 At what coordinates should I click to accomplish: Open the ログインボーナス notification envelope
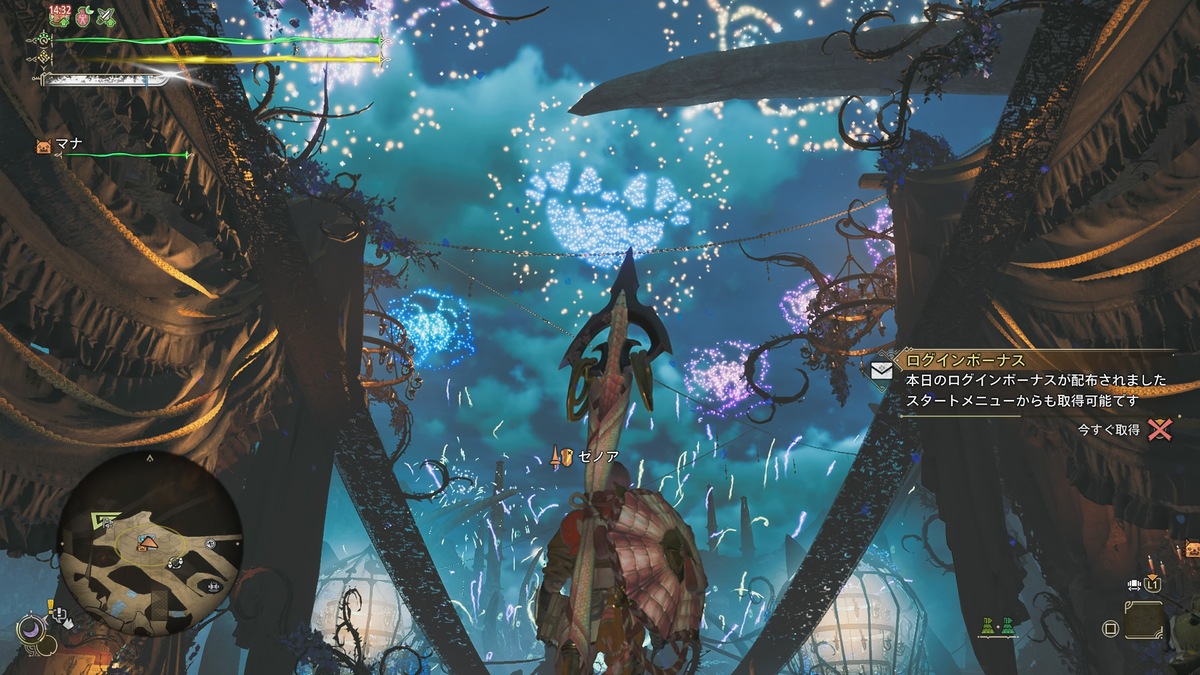881,369
